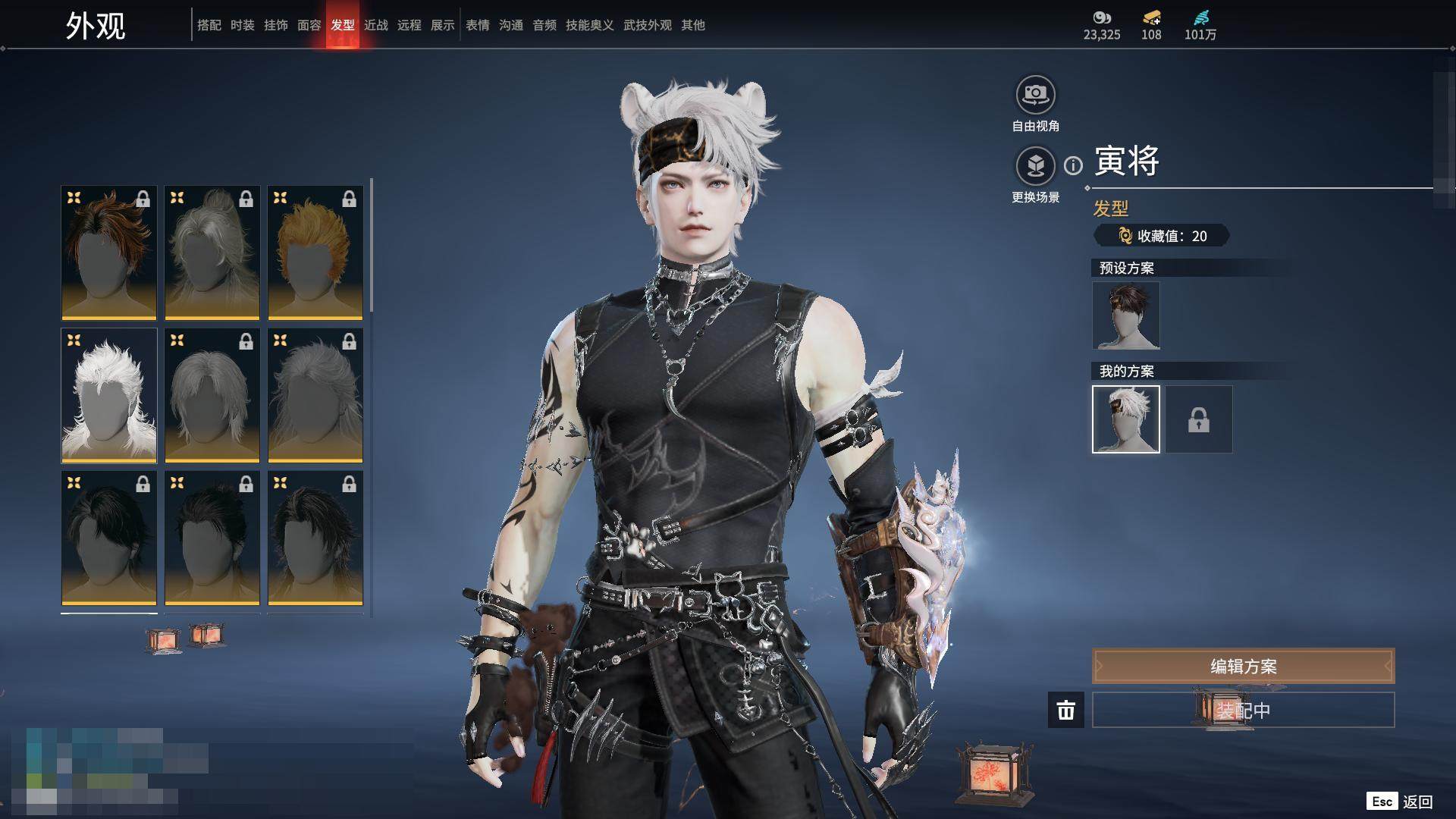Click the 编辑方案 edit scheme button
This screenshot has height=819, width=1456.
click(1243, 667)
